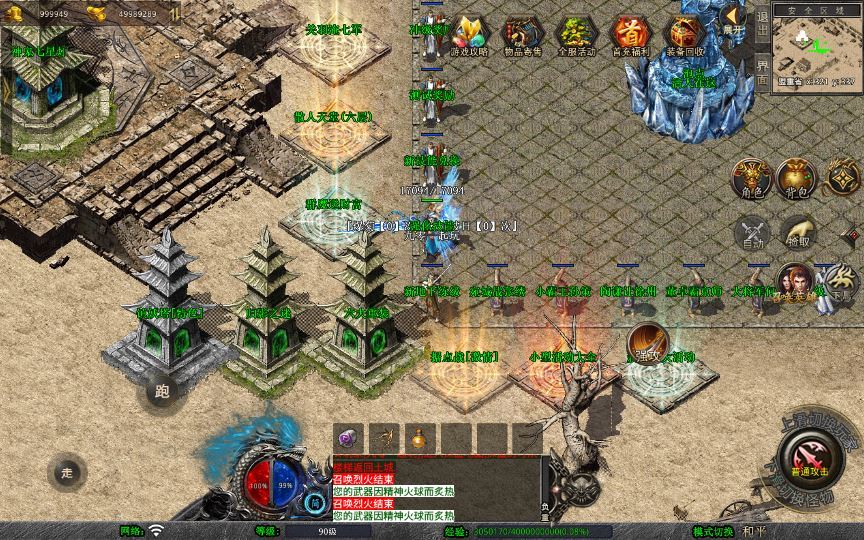Select the purple orb hotbar slot
864x540 pixels.
point(349,438)
